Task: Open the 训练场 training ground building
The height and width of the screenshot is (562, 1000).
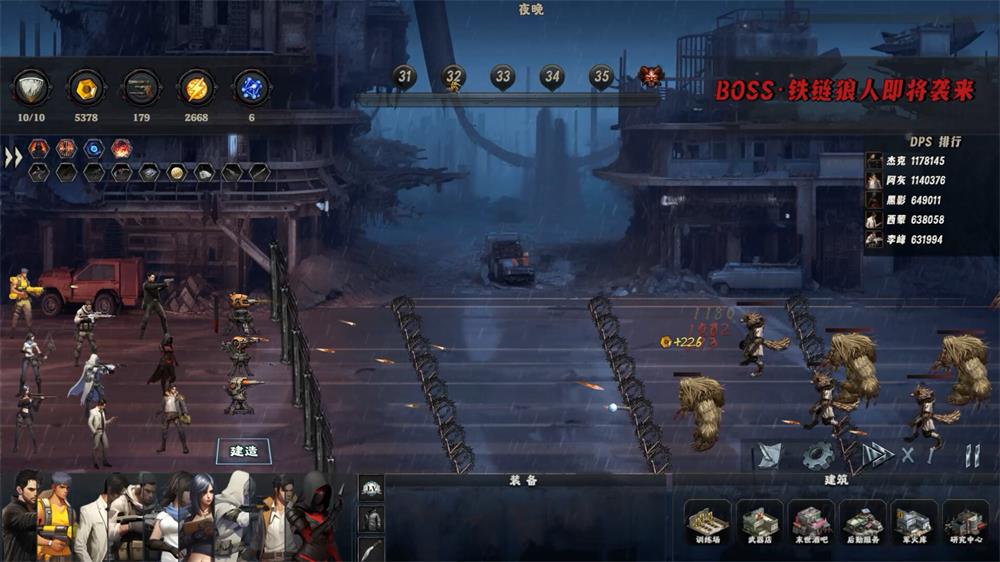Action: (707, 523)
